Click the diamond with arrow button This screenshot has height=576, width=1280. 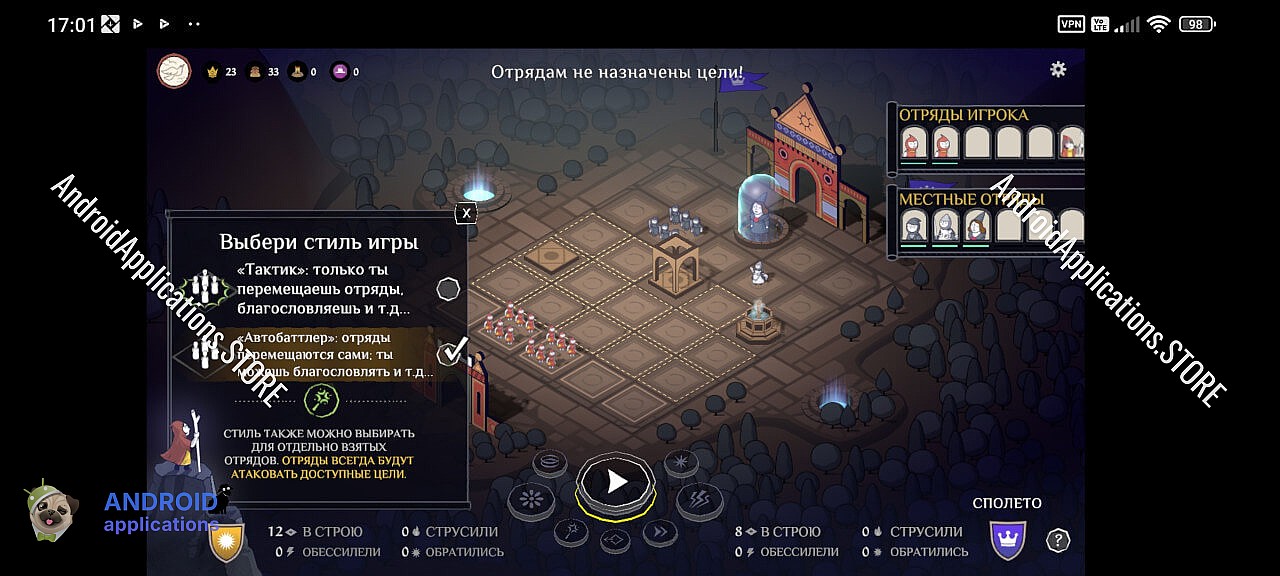coord(615,541)
